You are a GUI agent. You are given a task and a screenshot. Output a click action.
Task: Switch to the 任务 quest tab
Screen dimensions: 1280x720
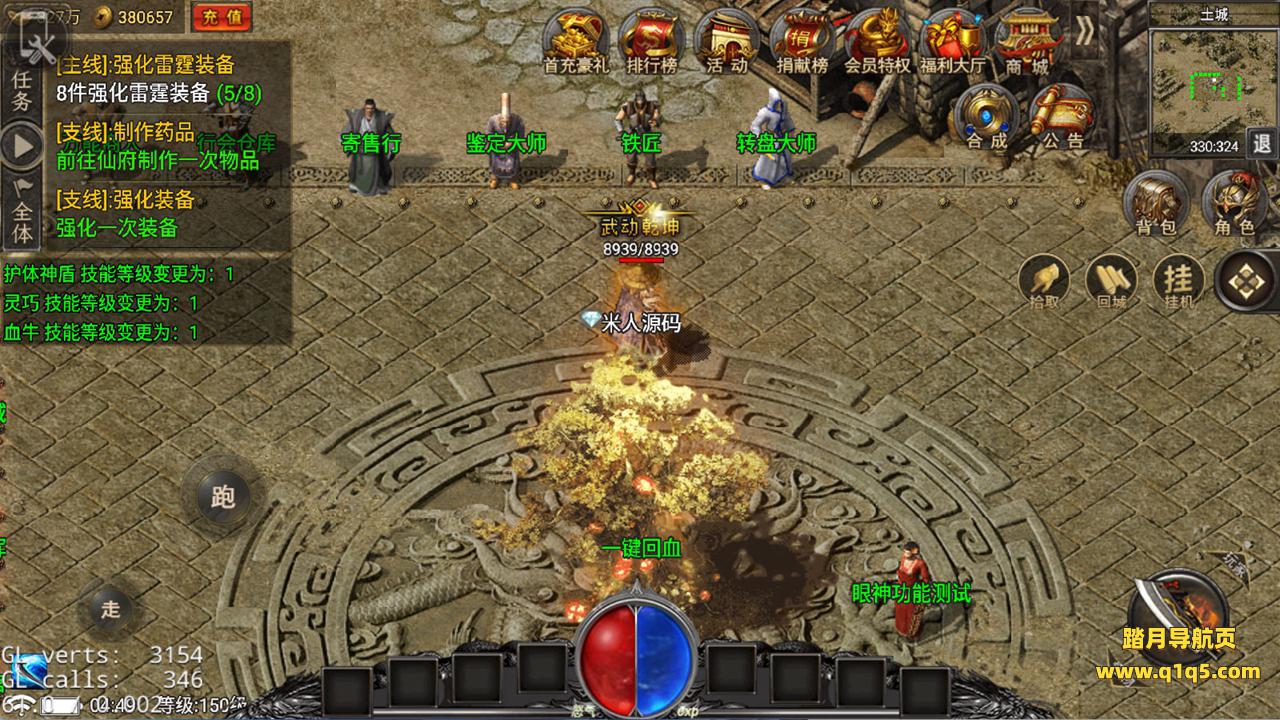(21, 88)
